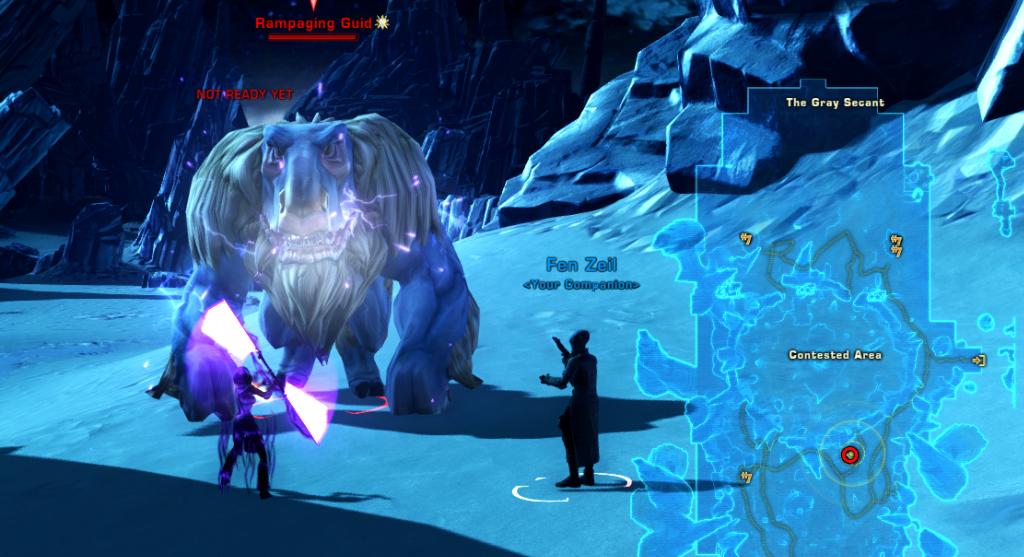Target the Rampaging Guid nameplate
This screenshot has height=557, width=1024.
coord(313,23)
